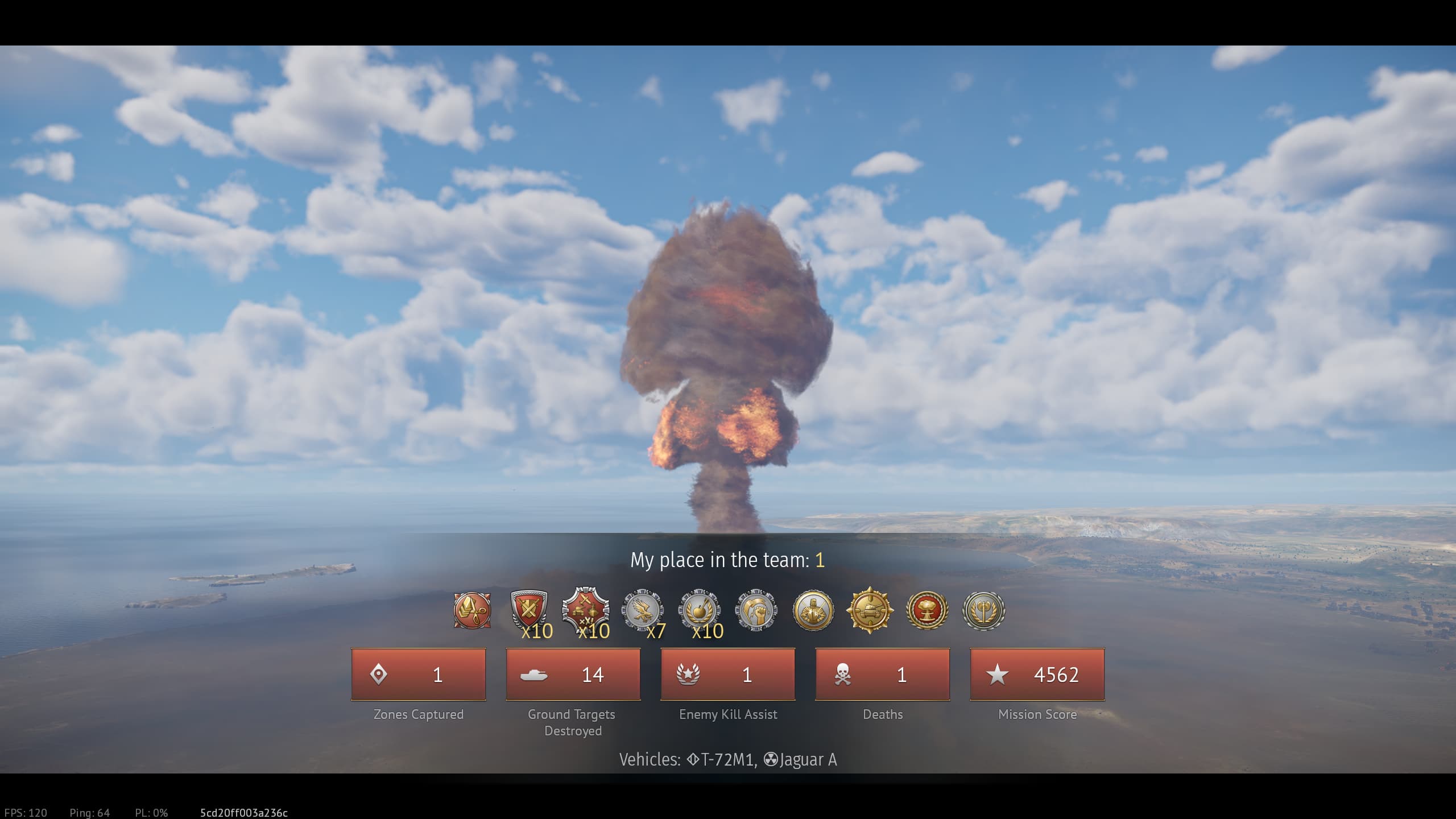Open the Mission Score star tile
Screen dimensions: 1456x819
pos(1037,675)
